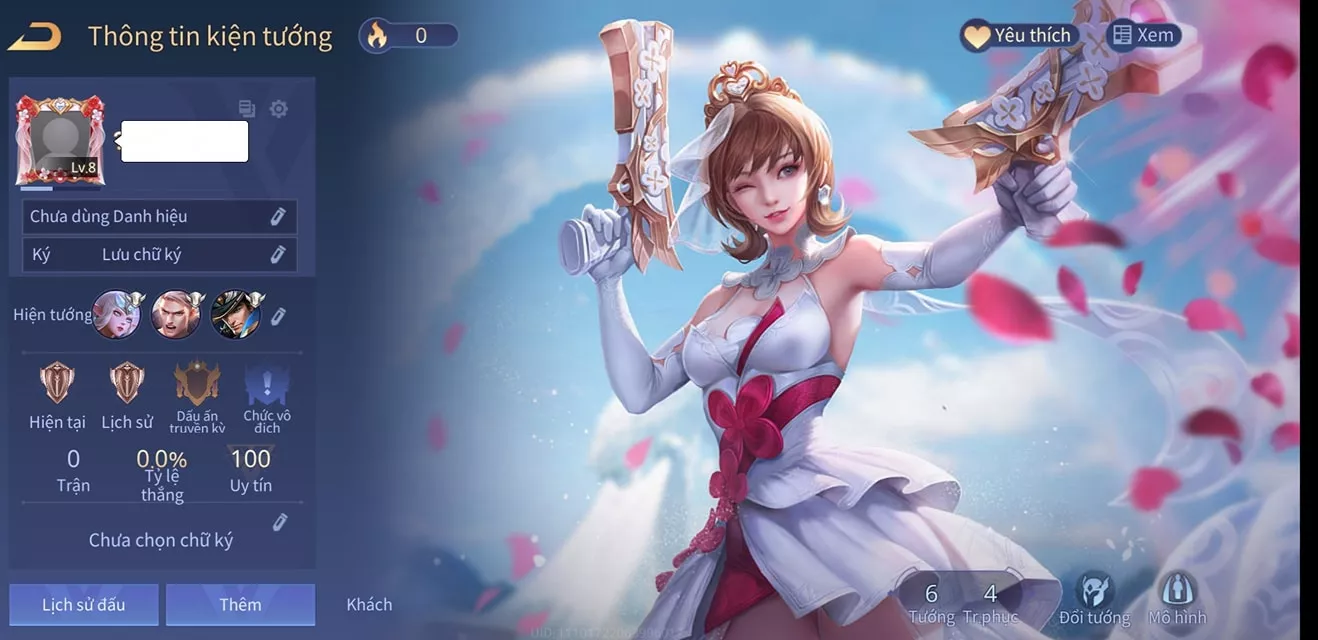Open Dấu ấn truyền kỳ badge
The height and width of the screenshot is (640, 1318).
click(197, 384)
